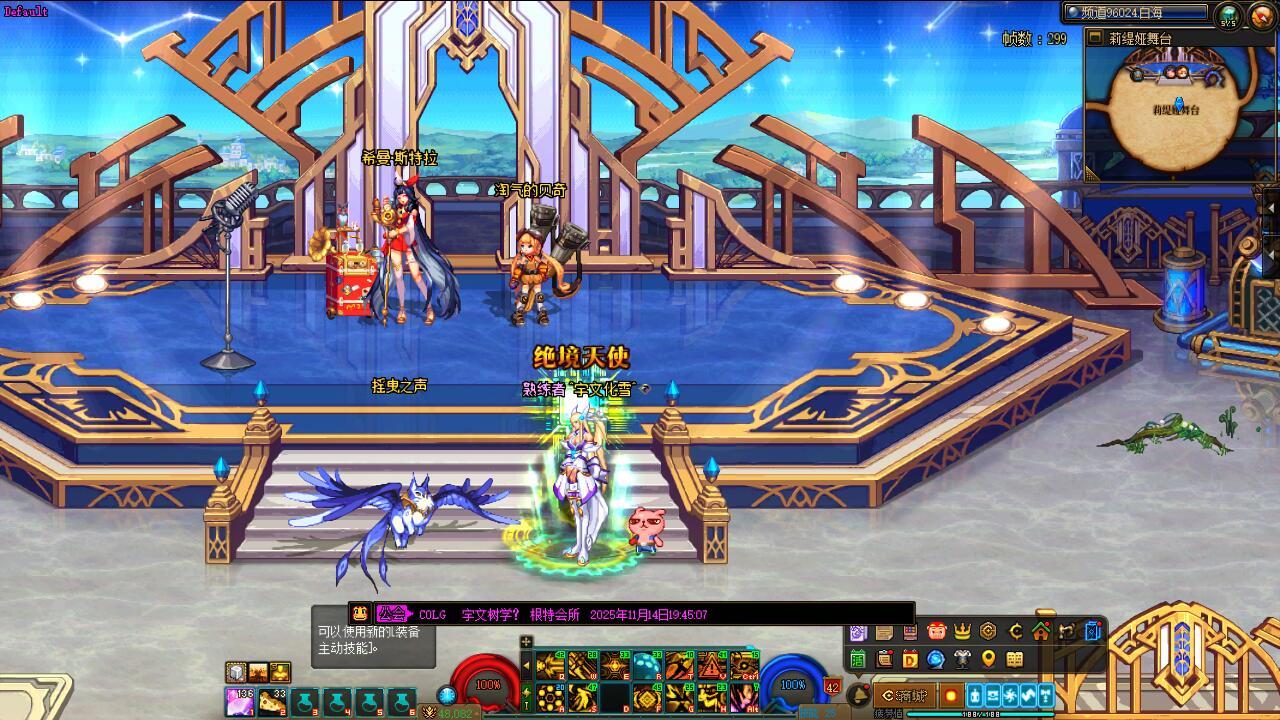Click the yellow map pin icon

(x=988, y=659)
